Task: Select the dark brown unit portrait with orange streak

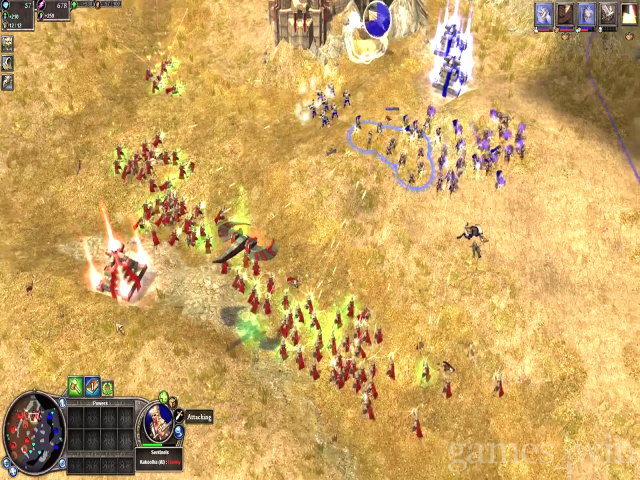Action: pyautogui.click(x=566, y=14)
